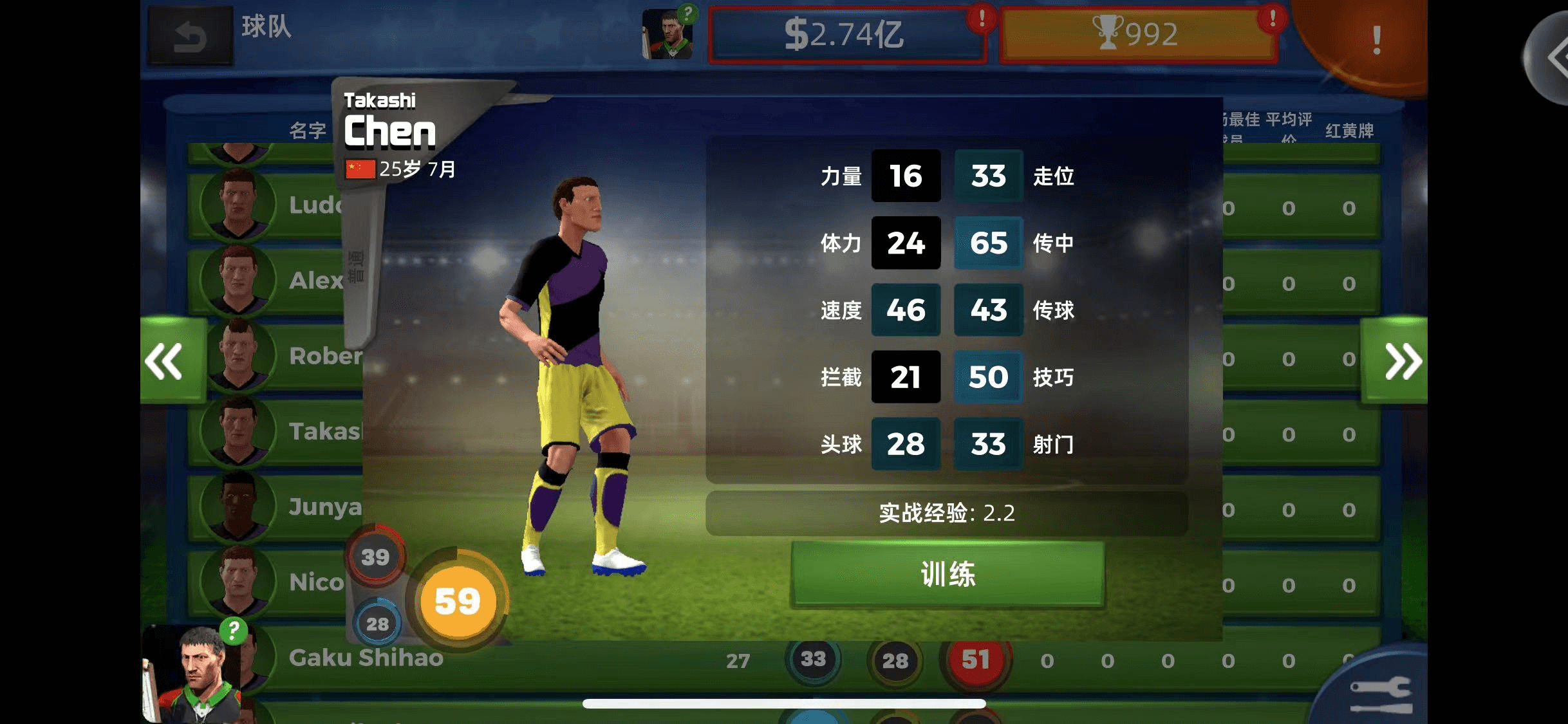1568x724 pixels.
Task: Open the orange exclamation alert corner button
Action: coord(1375,41)
